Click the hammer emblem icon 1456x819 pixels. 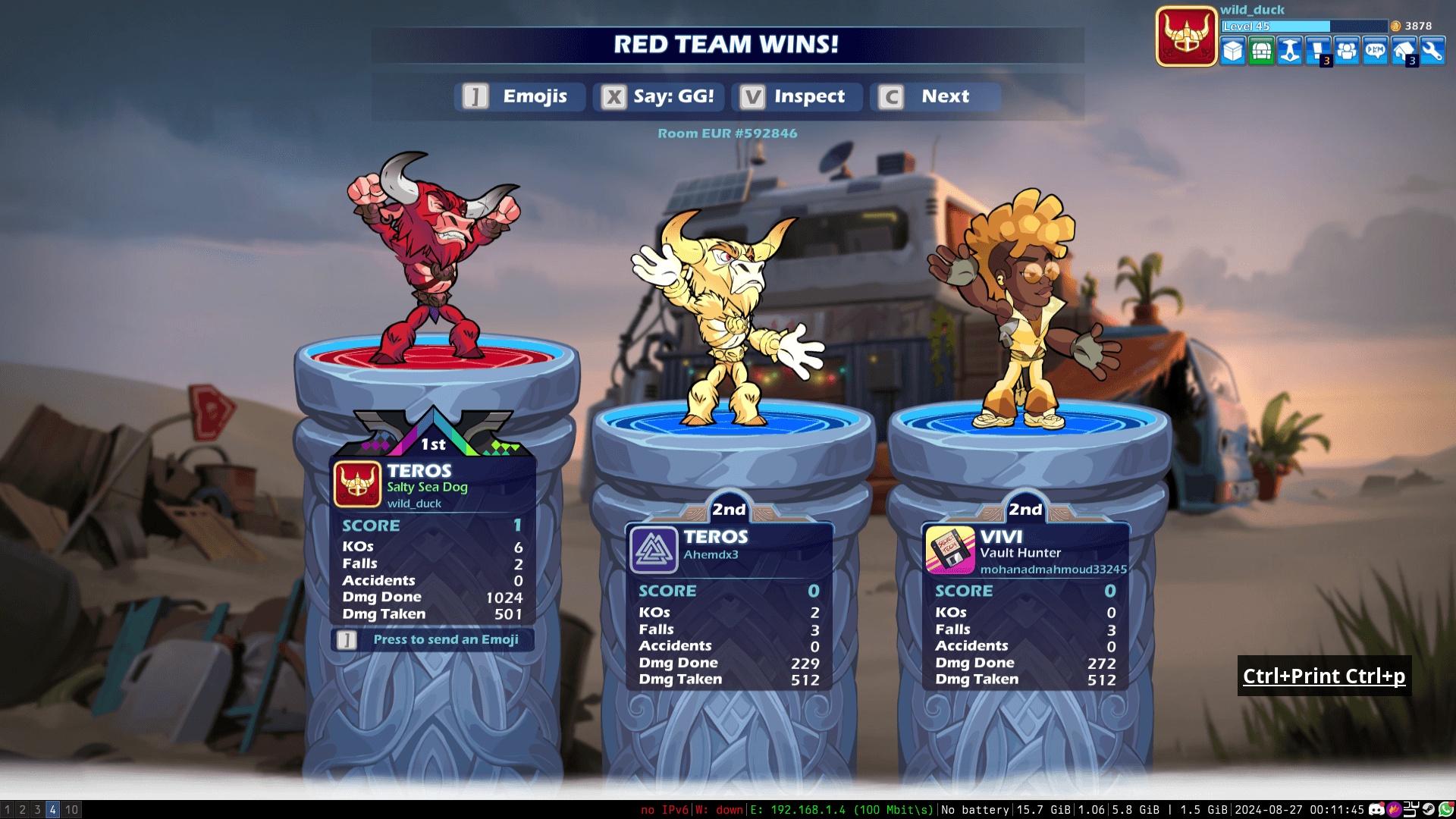(x=1290, y=52)
